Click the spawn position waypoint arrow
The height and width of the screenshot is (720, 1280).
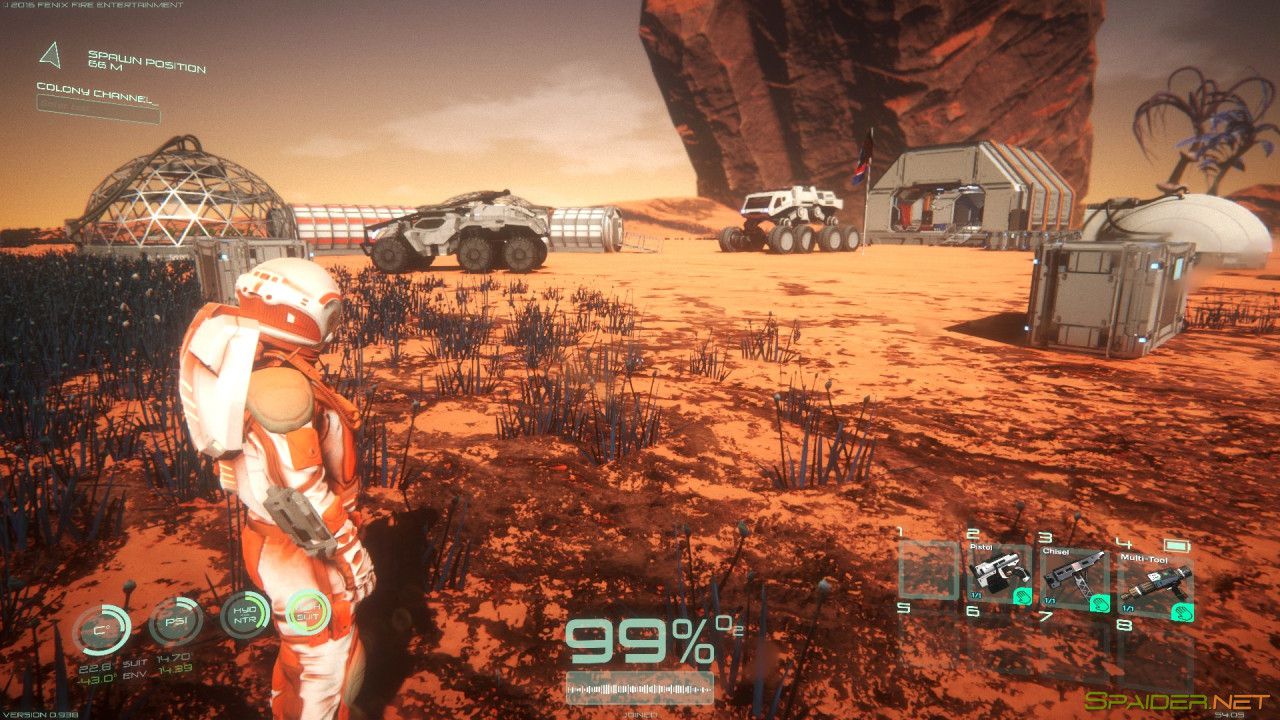pyautogui.click(x=48, y=55)
